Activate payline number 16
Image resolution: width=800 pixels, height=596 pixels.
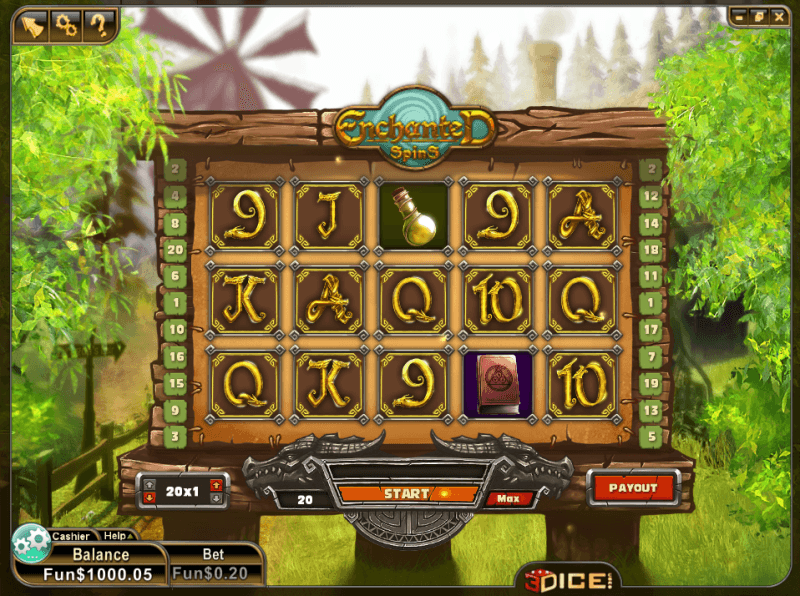pos(176,356)
